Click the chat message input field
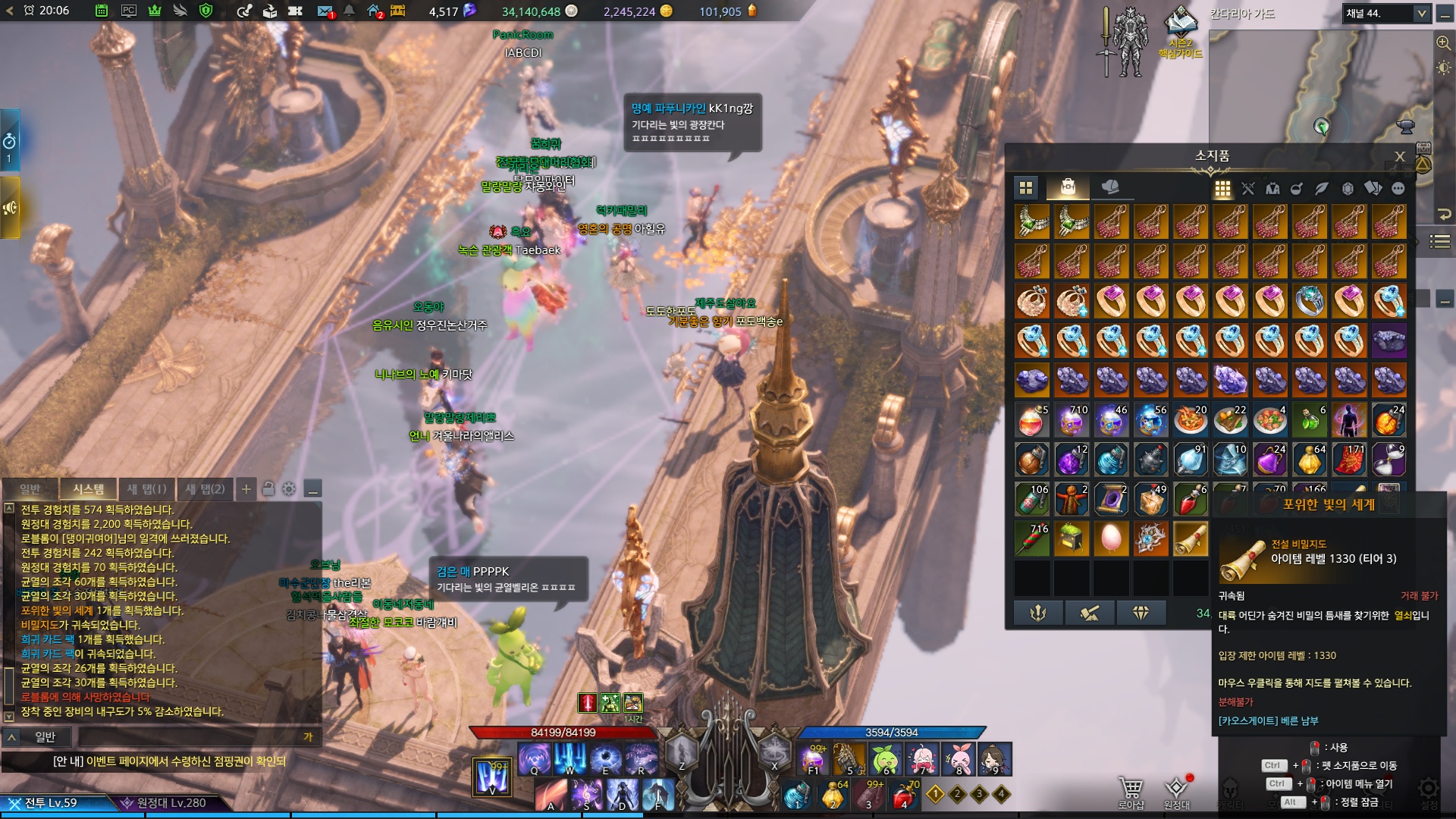 point(190,736)
